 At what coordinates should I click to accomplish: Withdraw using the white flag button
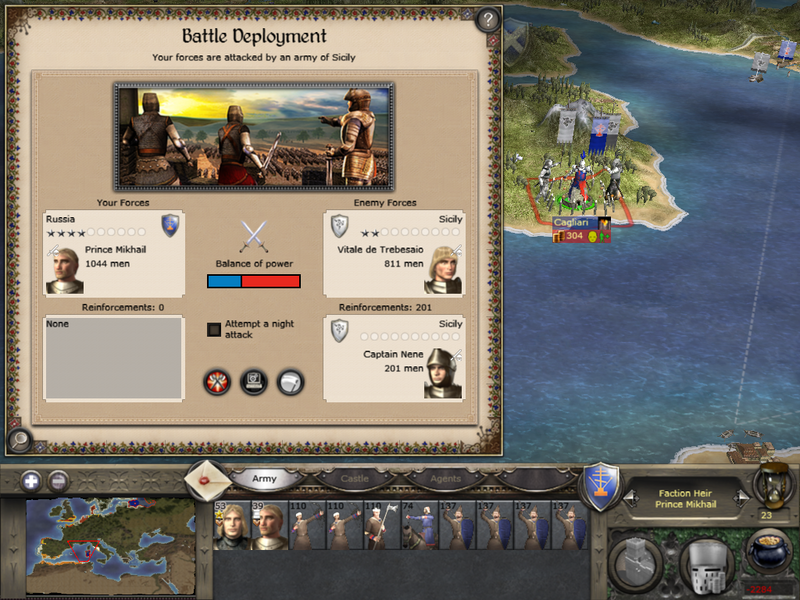(x=290, y=382)
